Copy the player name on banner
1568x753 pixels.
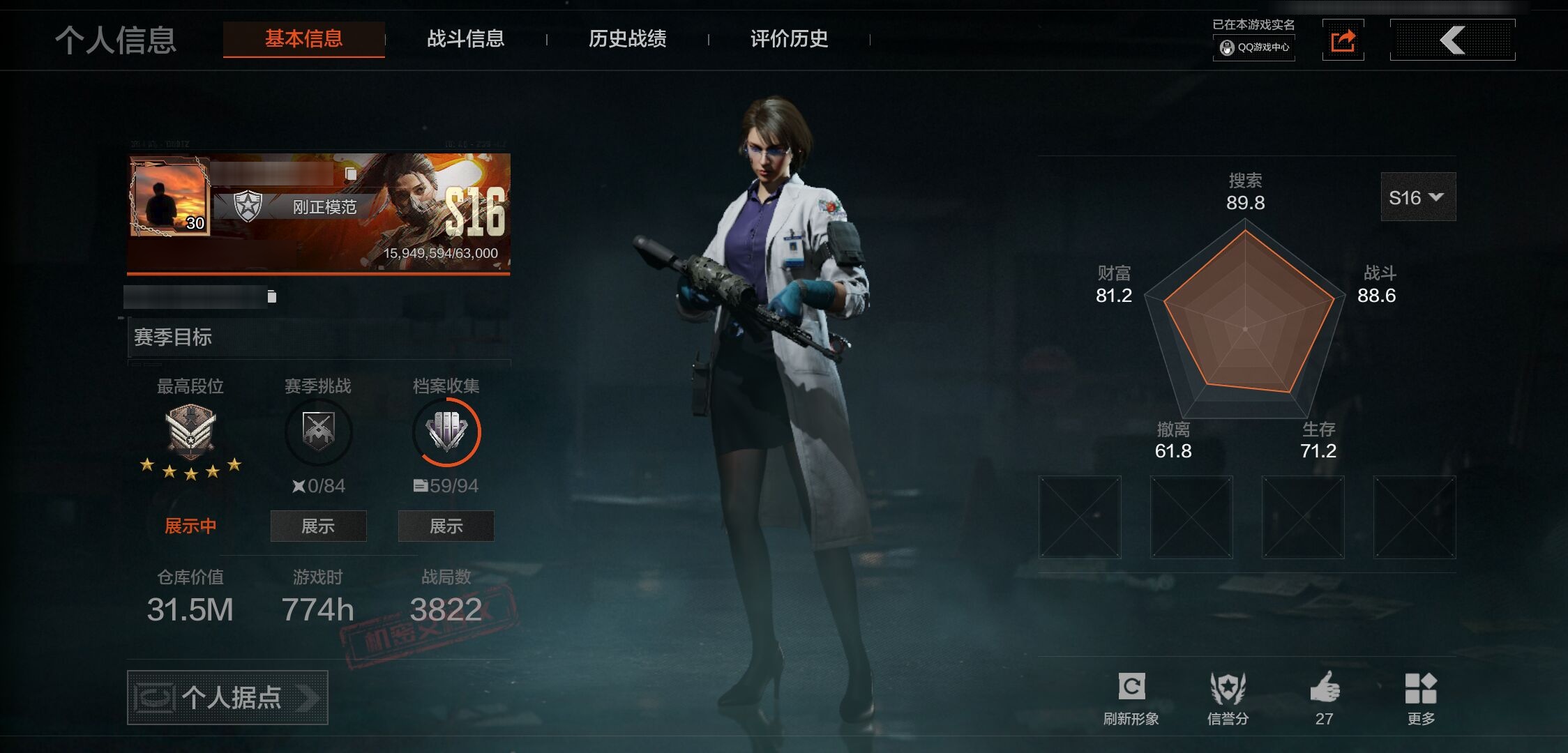click(x=351, y=174)
